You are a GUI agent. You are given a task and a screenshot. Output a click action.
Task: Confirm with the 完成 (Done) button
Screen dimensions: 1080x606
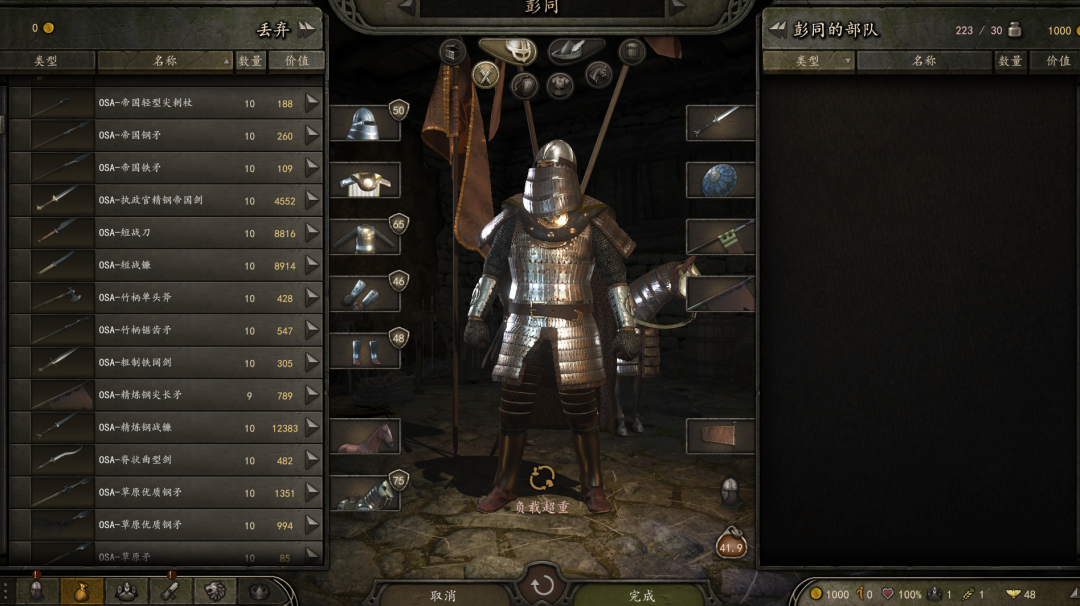(642, 595)
